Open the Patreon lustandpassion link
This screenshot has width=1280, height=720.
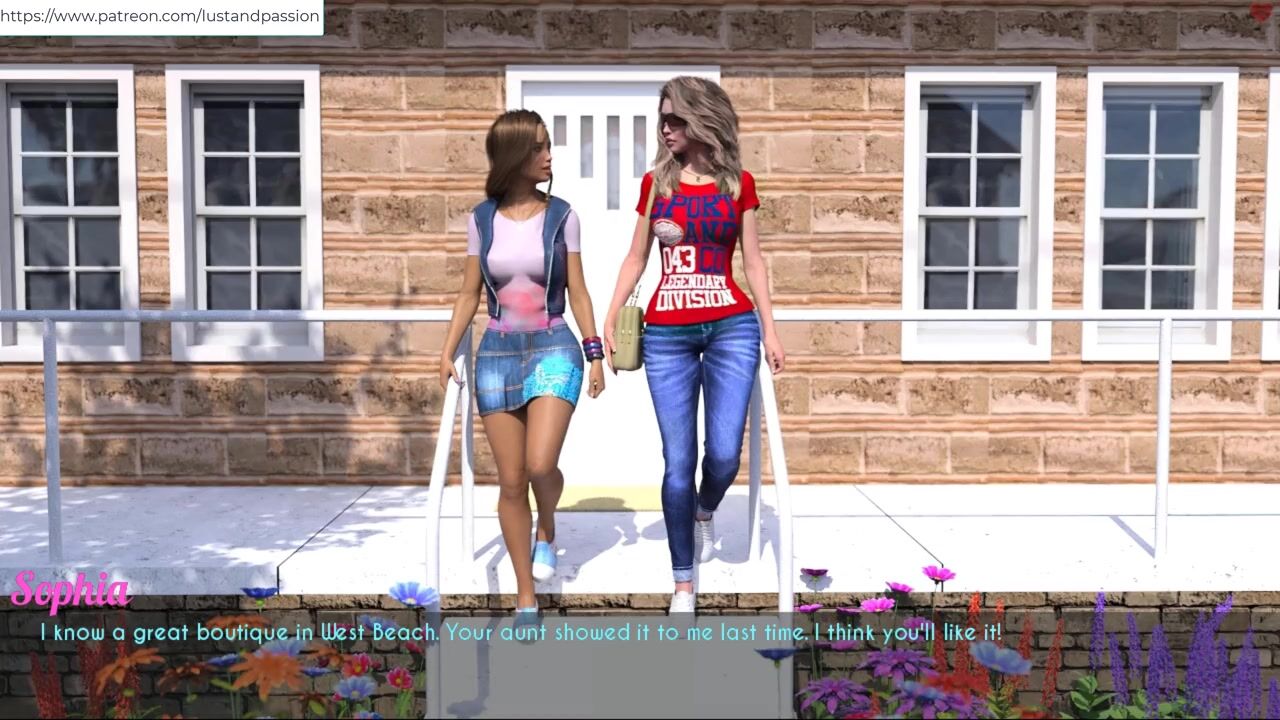click(161, 16)
